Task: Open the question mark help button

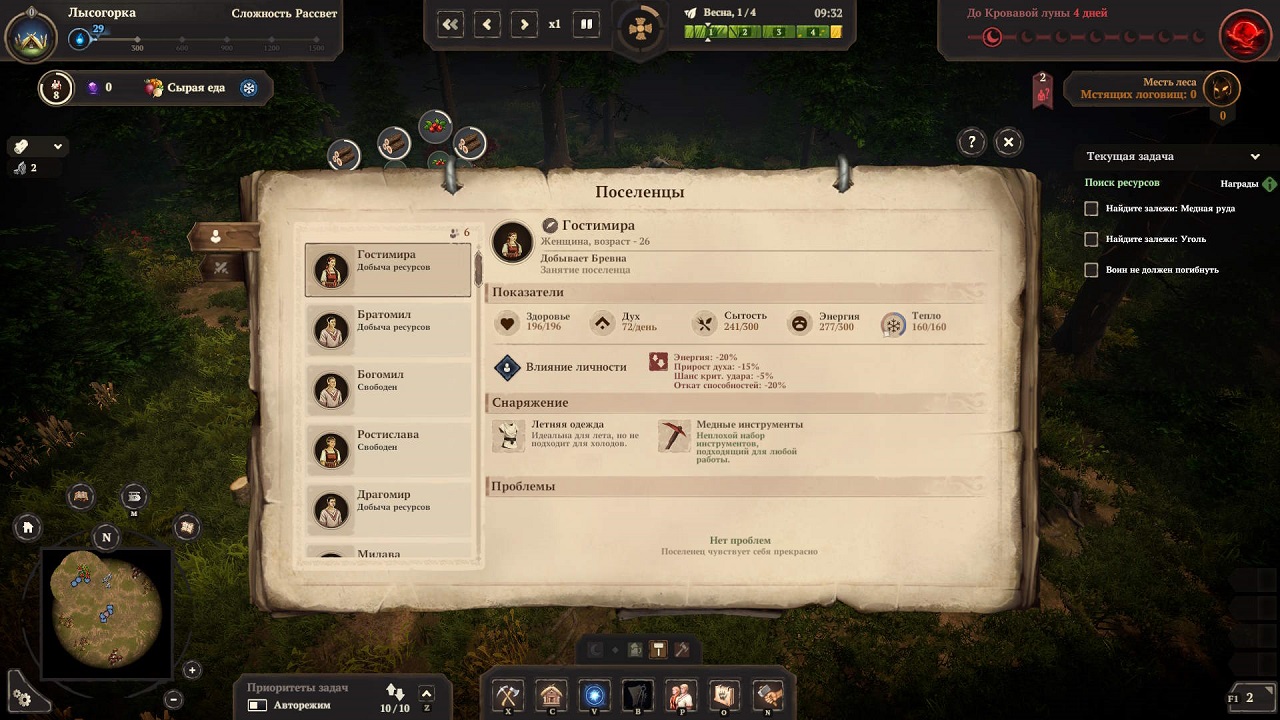Action: click(x=971, y=142)
